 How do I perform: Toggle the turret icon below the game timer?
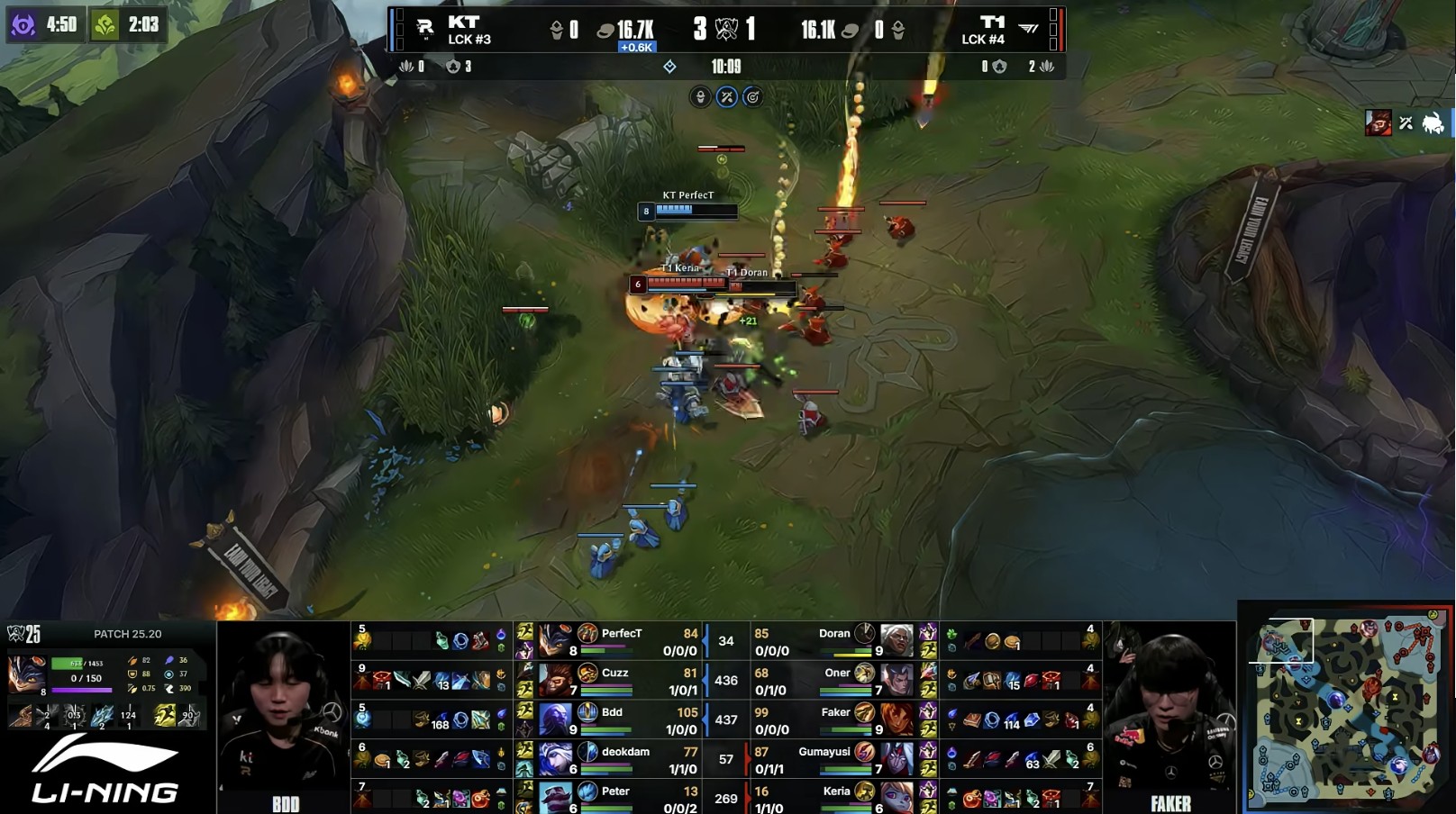(700, 97)
